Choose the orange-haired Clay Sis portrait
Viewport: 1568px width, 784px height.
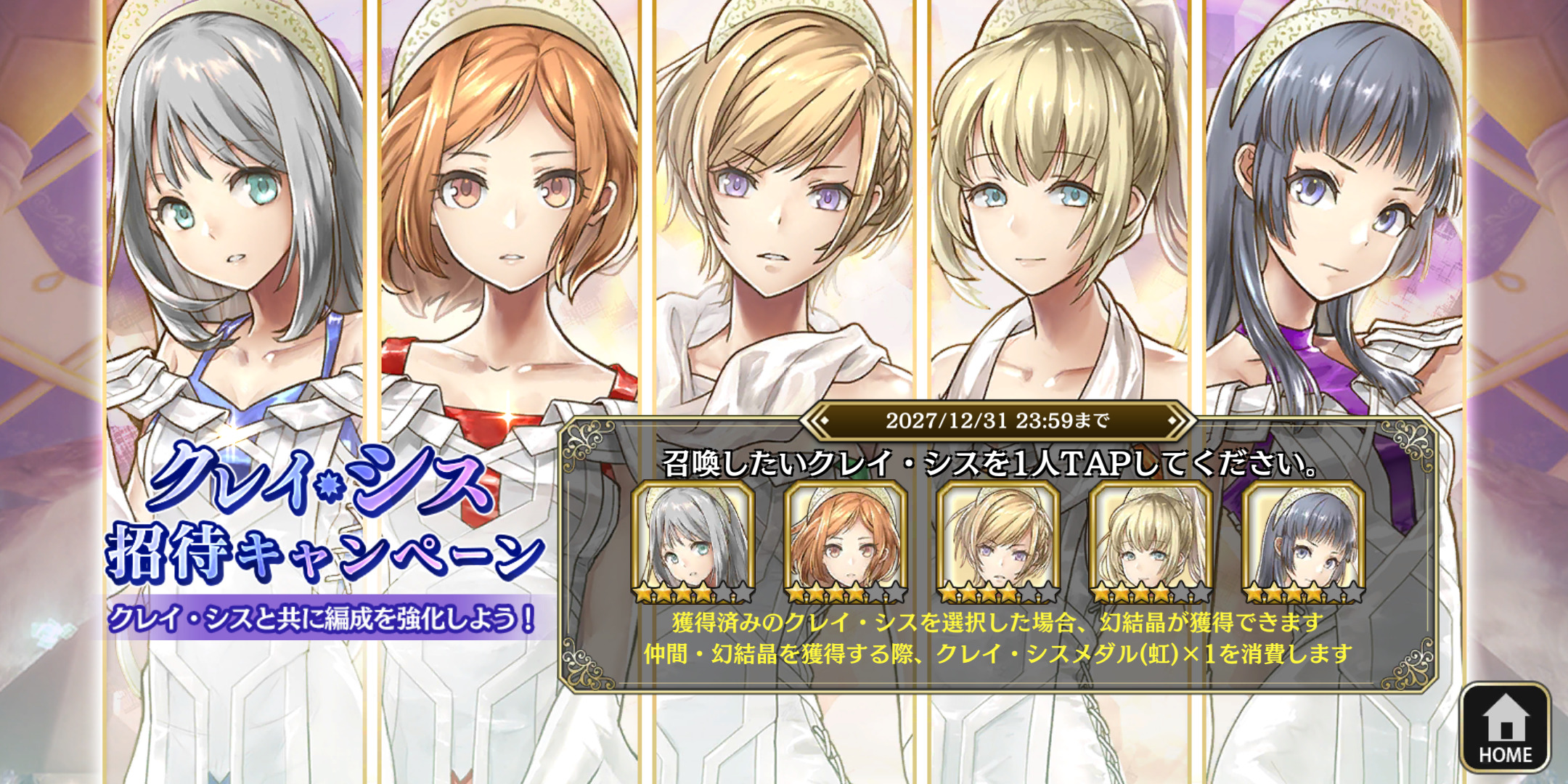click(x=846, y=542)
